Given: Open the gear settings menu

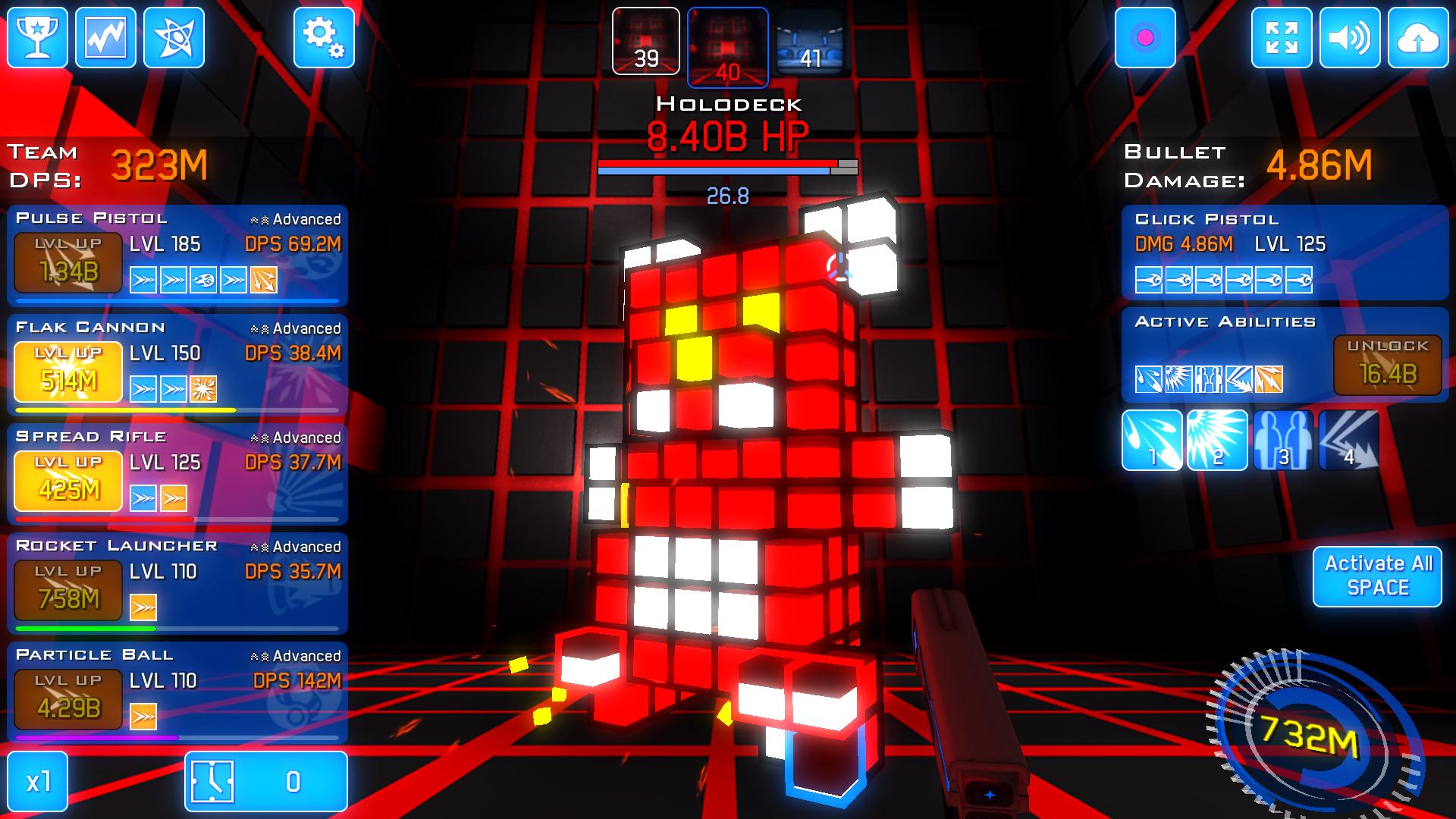Looking at the screenshot, I should pyautogui.click(x=324, y=38).
